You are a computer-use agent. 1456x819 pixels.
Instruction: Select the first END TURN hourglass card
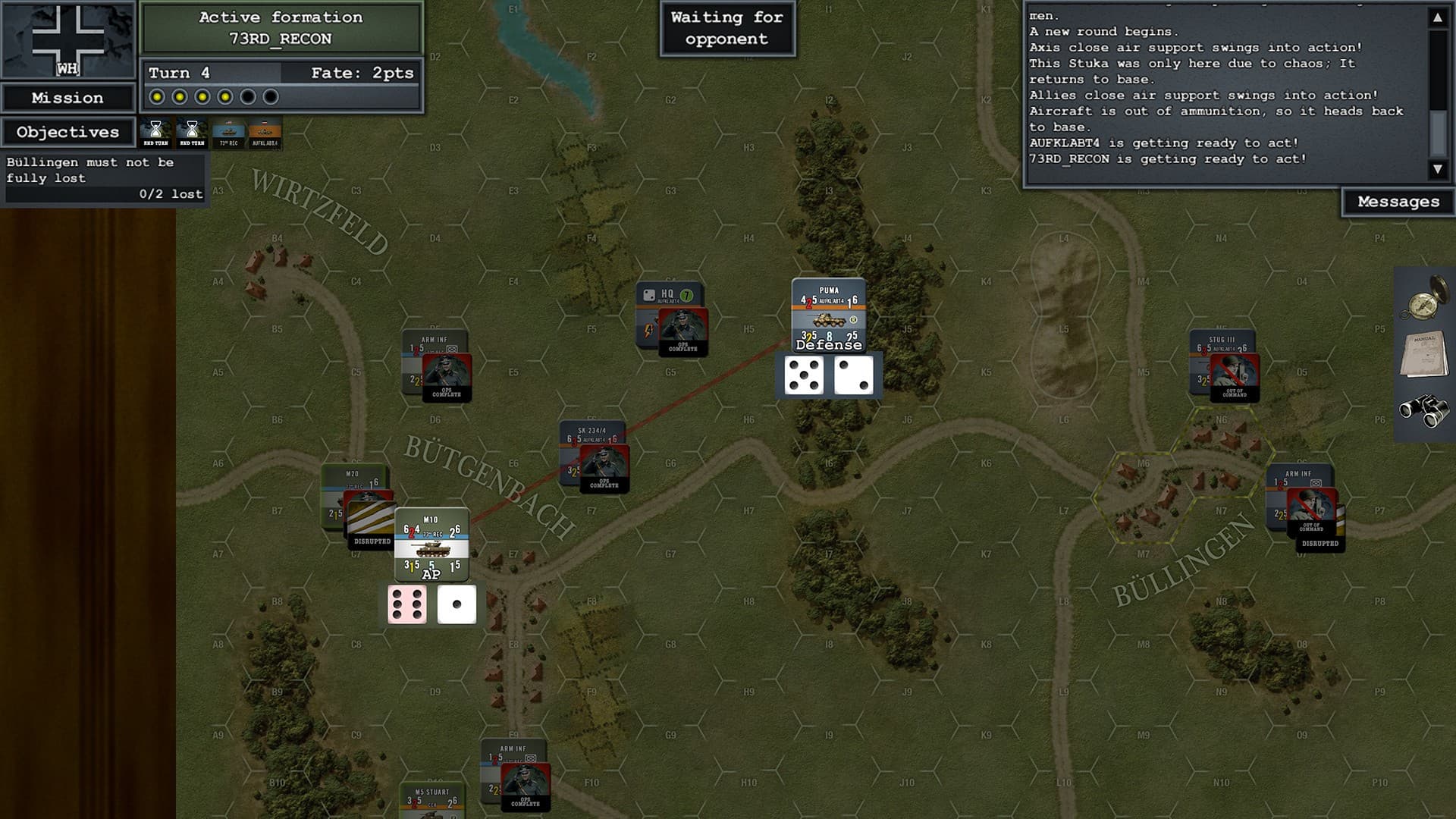point(157,133)
